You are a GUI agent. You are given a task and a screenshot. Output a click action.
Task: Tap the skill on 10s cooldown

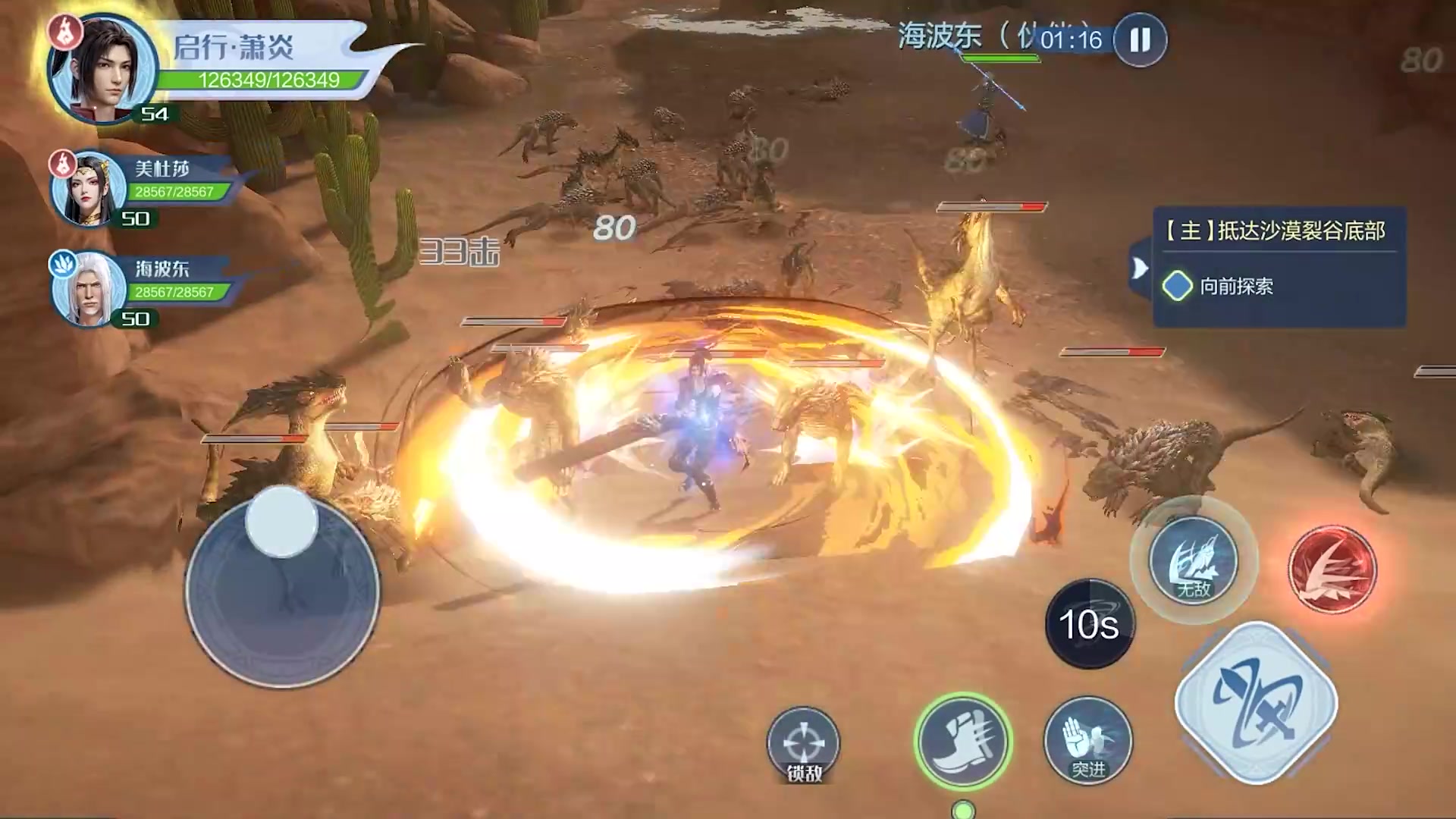tap(1089, 624)
